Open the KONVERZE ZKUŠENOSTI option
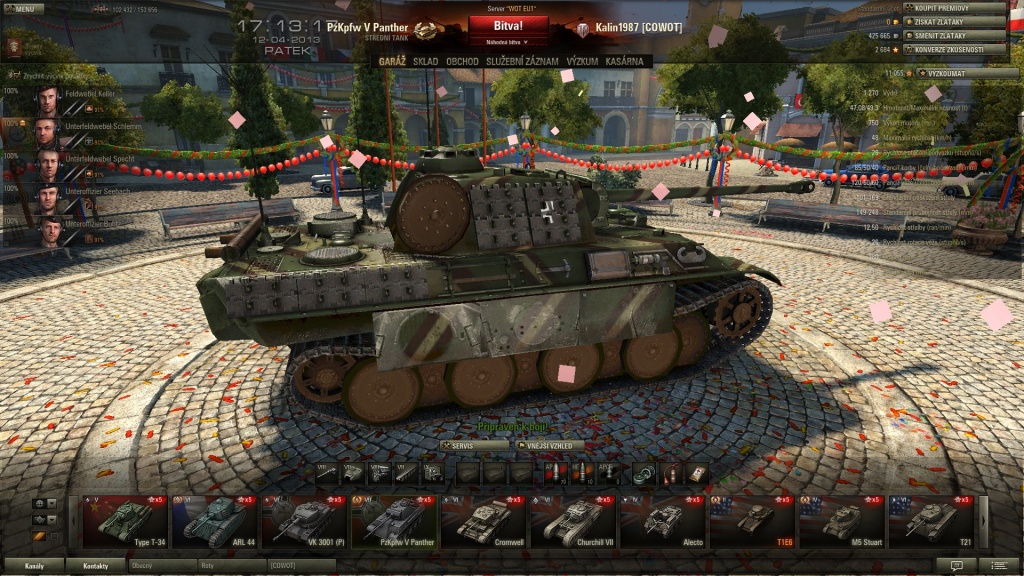Image resolution: width=1024 pixels, height=576 pixels. [953, 49]
